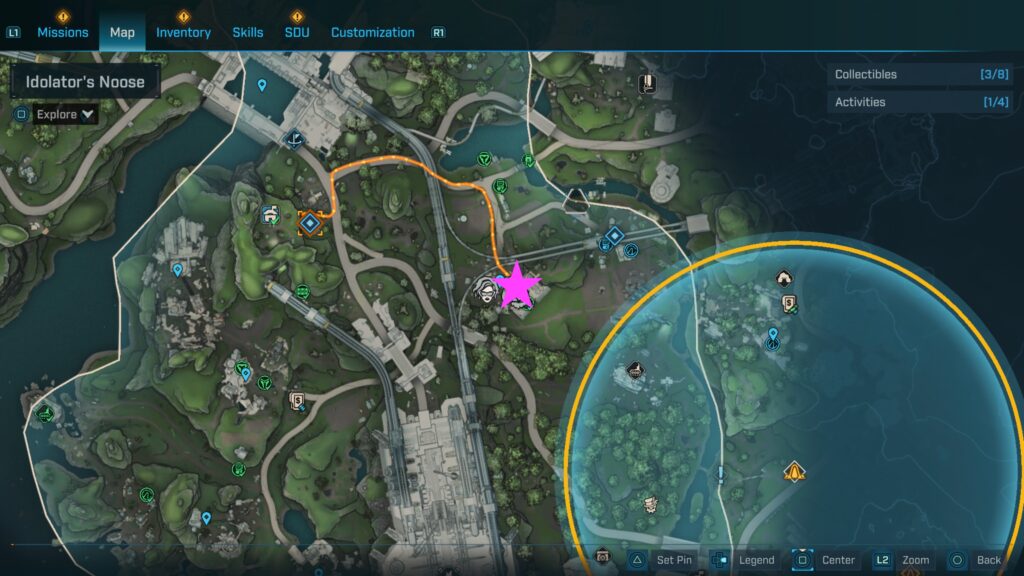Image resolution: width=1024 pixels, height=576 pixels.
Task: Click the Back button
Action: [x=974, y=560]
